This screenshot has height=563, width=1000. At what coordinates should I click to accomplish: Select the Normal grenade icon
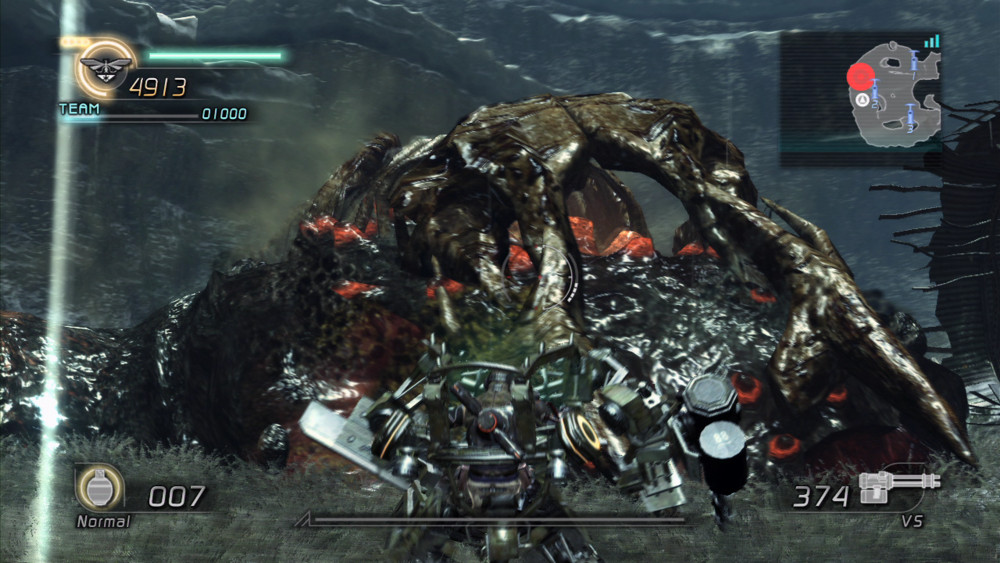(x=100, y=488)
